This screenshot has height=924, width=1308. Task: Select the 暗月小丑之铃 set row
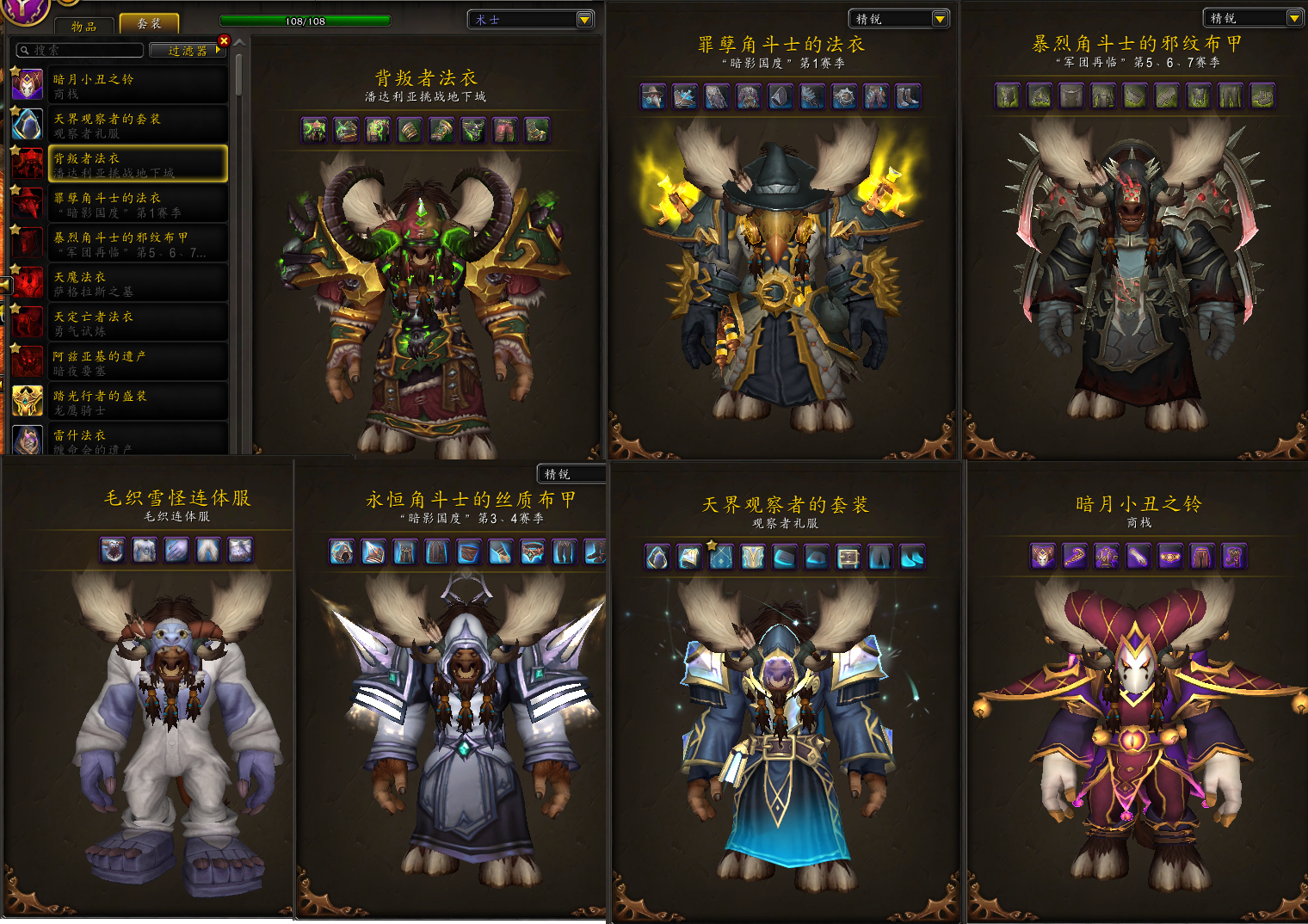pos(138,85)
